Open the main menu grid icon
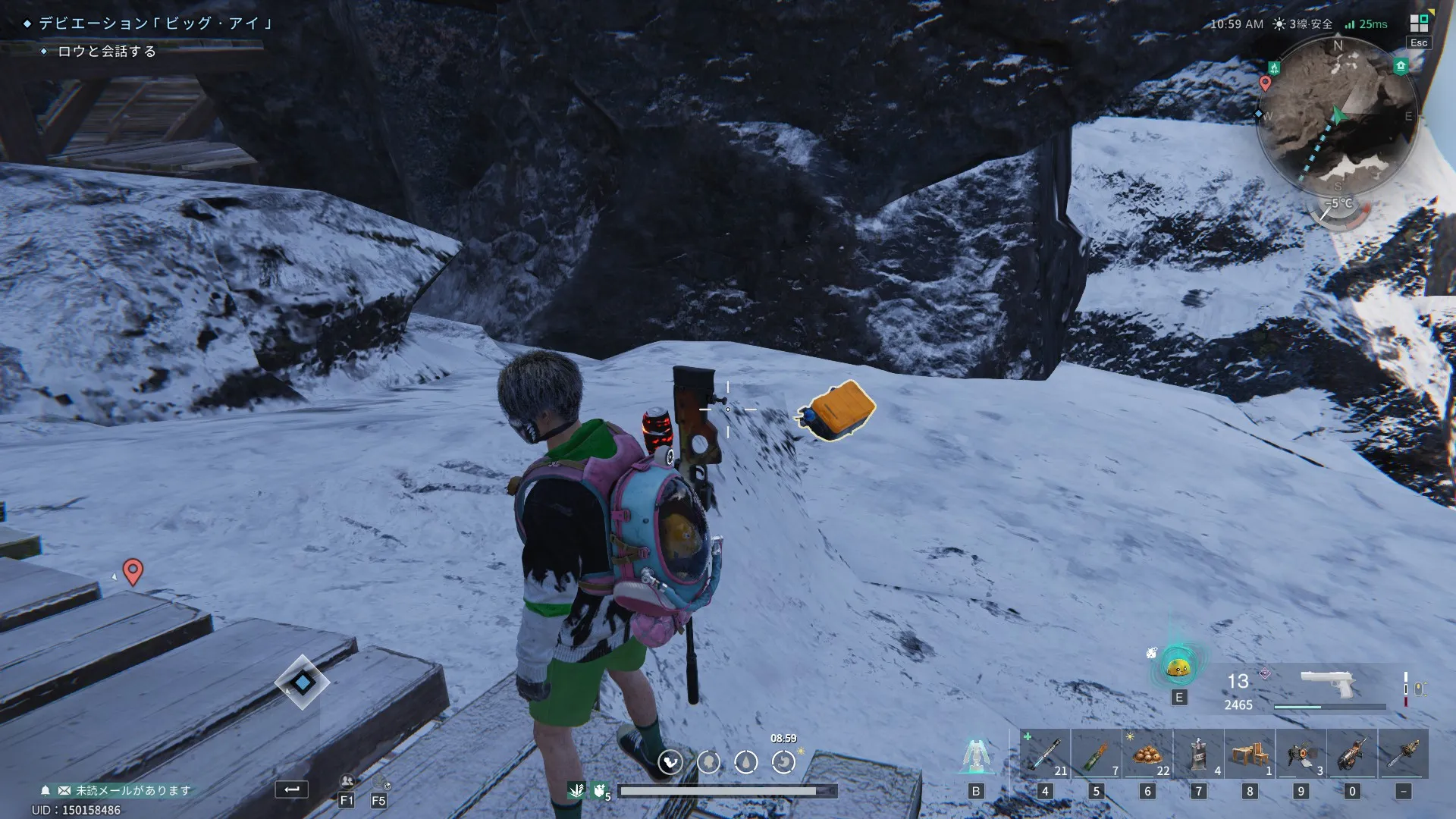This screenshot has width=1456, height=819. tap(1418, 23)
